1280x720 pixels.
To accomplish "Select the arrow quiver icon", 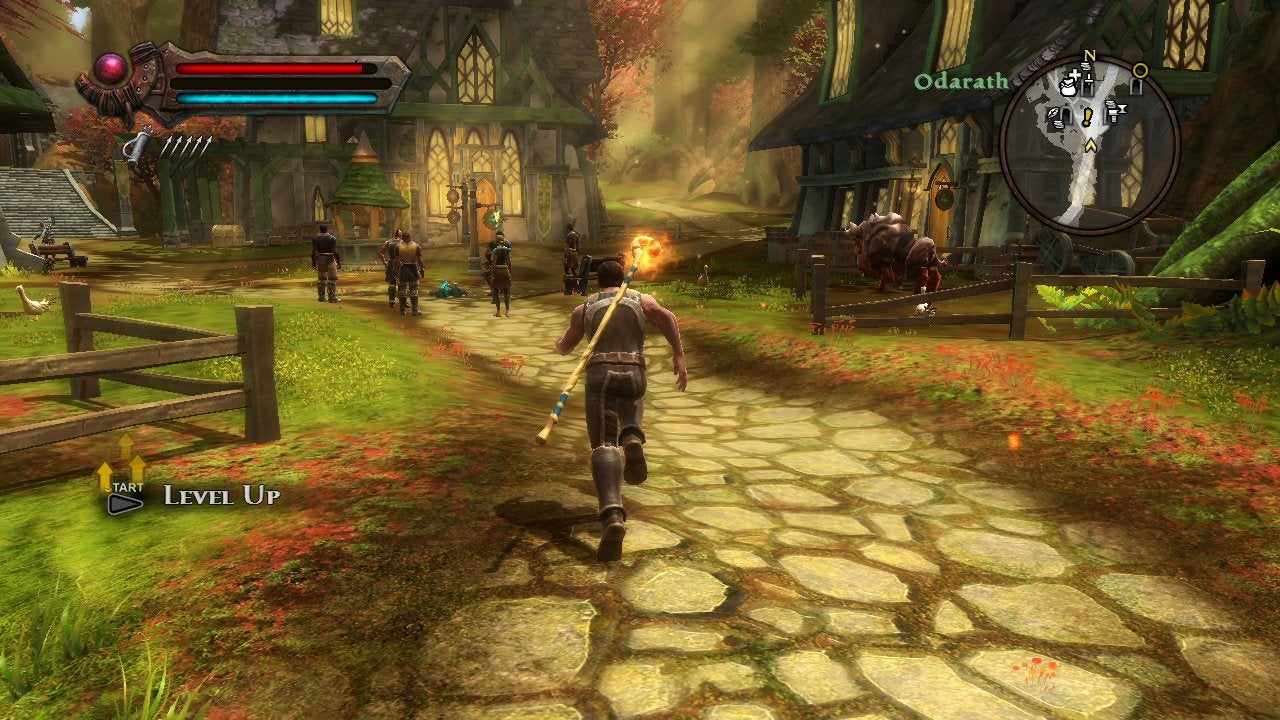I will [x=139, y=147].
